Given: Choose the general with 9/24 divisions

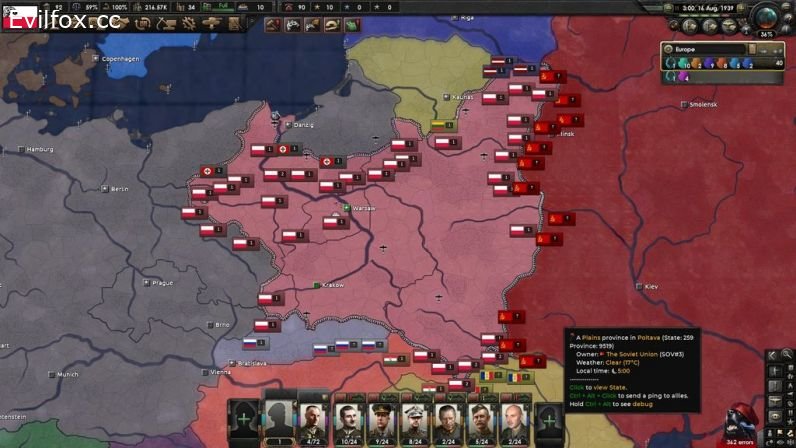Looking at the screenshot, I should pyautogui.click(x=381, y=421).
